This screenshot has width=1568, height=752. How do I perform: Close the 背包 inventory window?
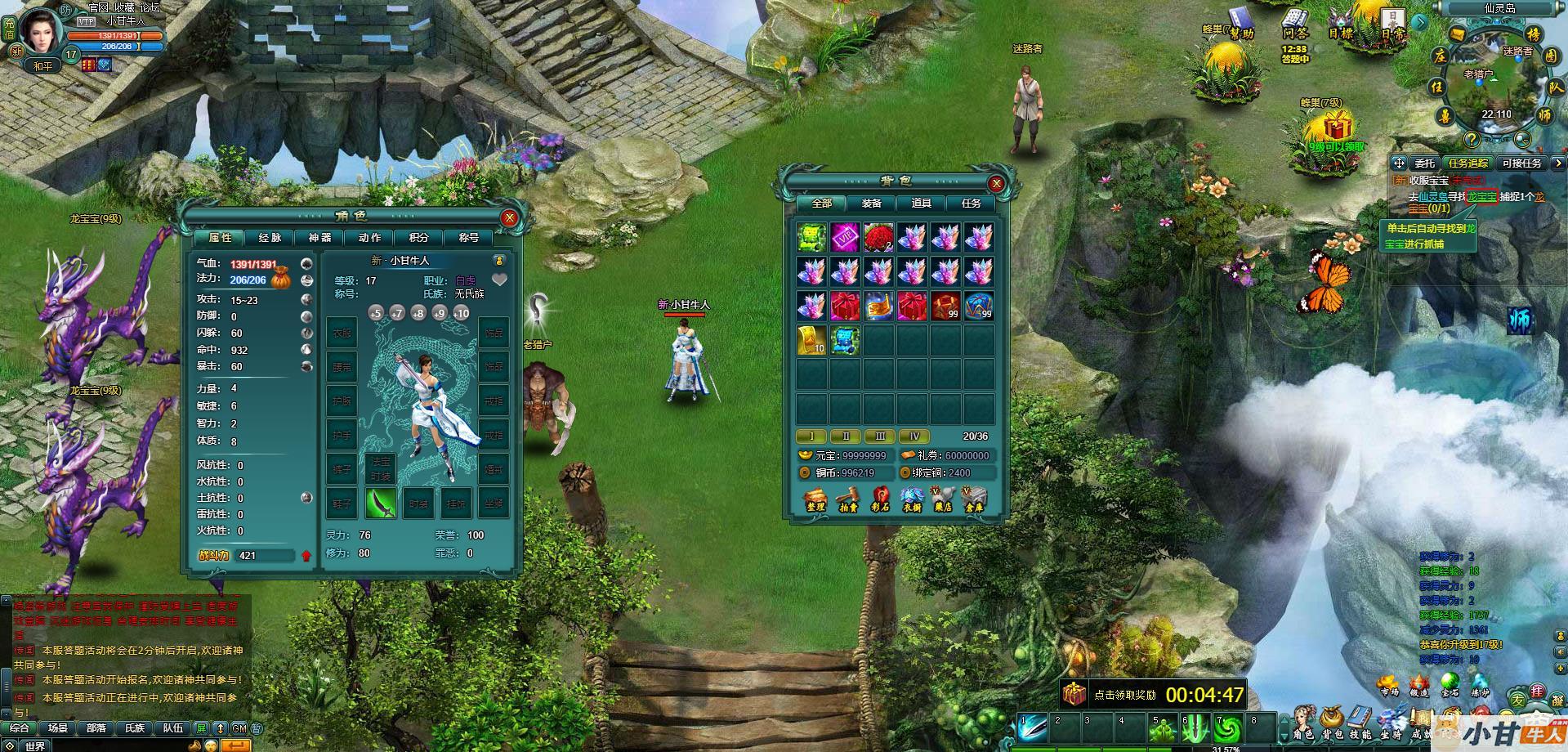click(x=996, y=183)
